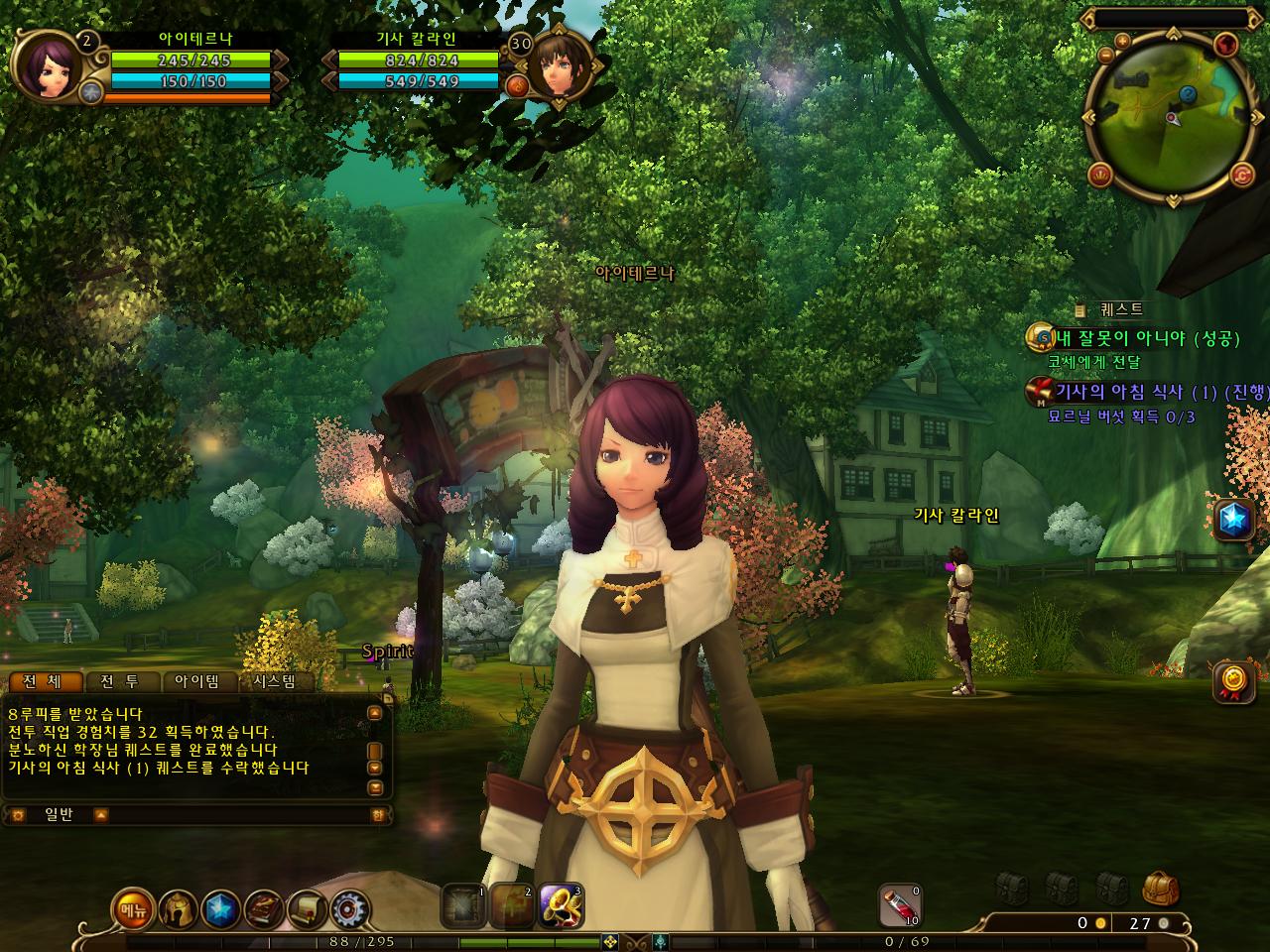This screenshot has width=1270, height=952.
Task: Click the blue question mark on minimap
Action: 1188,93
